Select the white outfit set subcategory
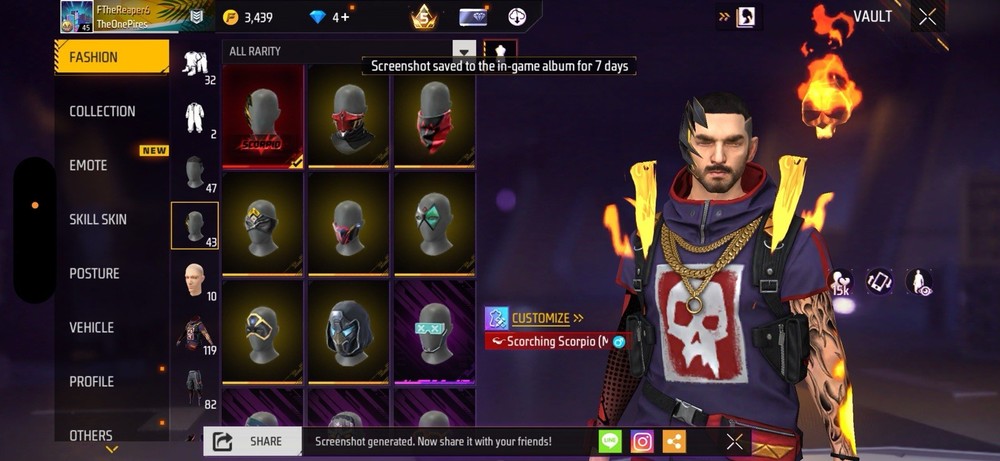The image size is (1000, 461). [x=194, y=118]
